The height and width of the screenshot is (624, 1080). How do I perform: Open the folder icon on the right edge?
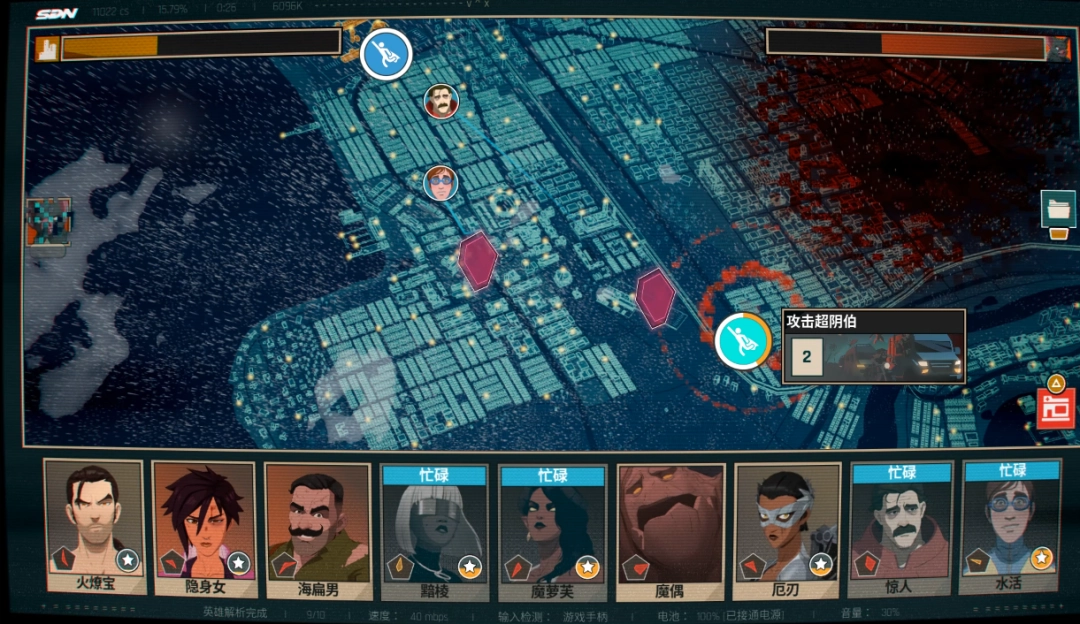click(1058, 210)
